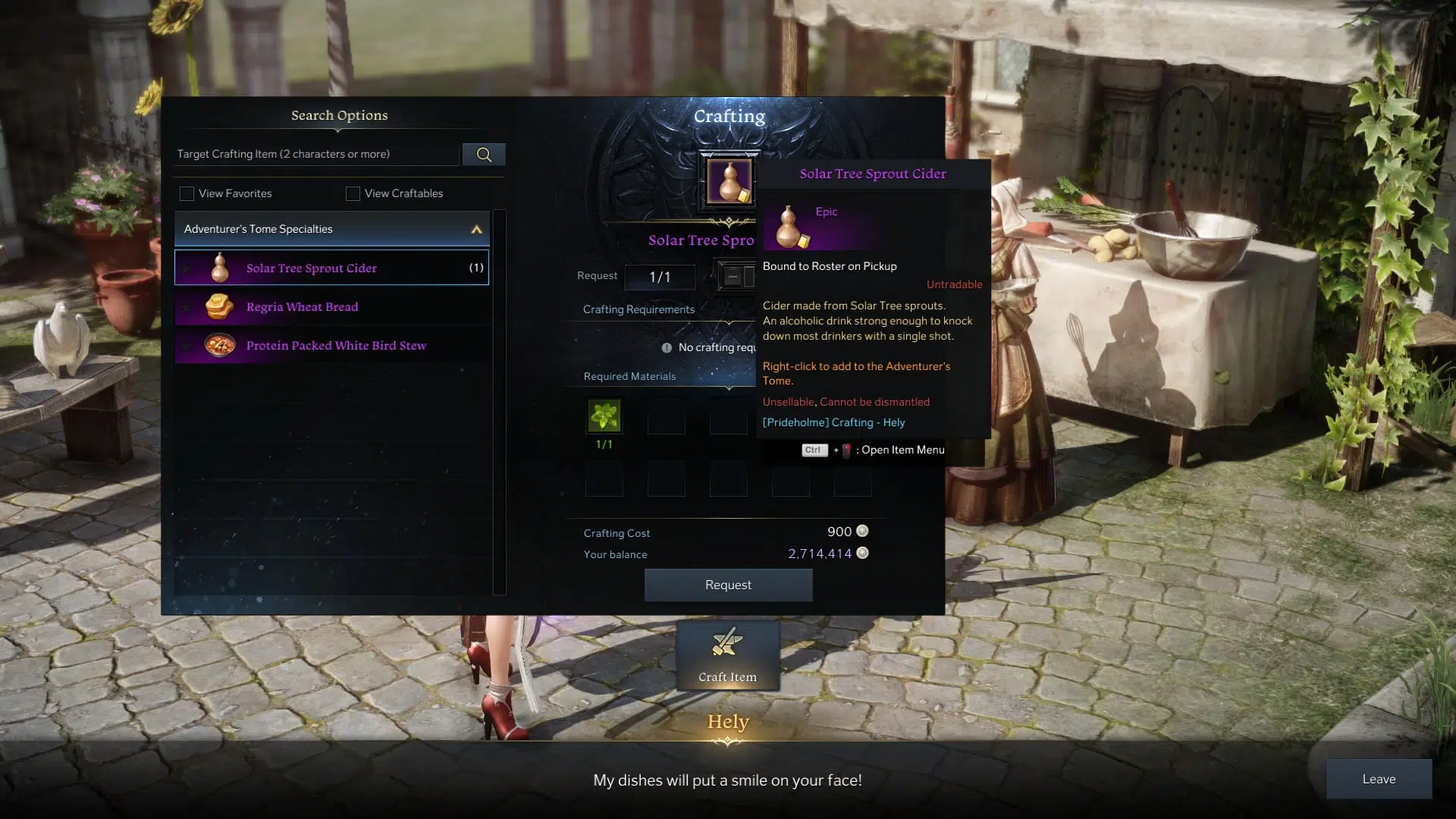The width and height of the screenshot is (1456, 819).
Task: Click the Target Crafting Item search field
Action: click(317, 154)
